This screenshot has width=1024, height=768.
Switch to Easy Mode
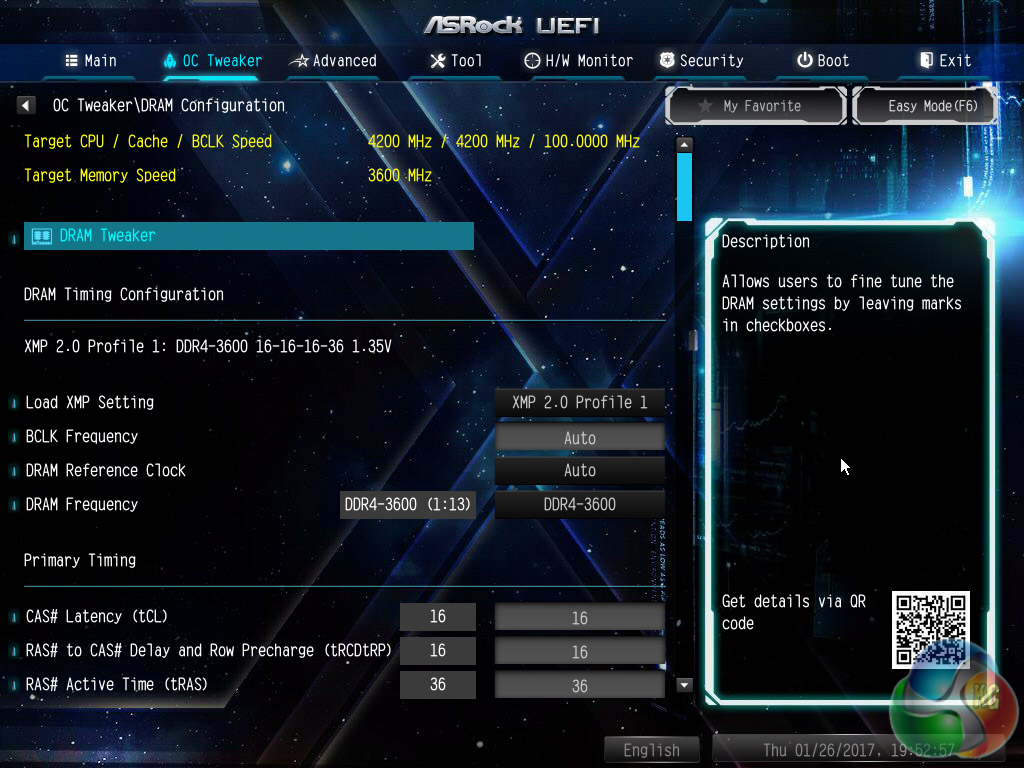(924, 106)
